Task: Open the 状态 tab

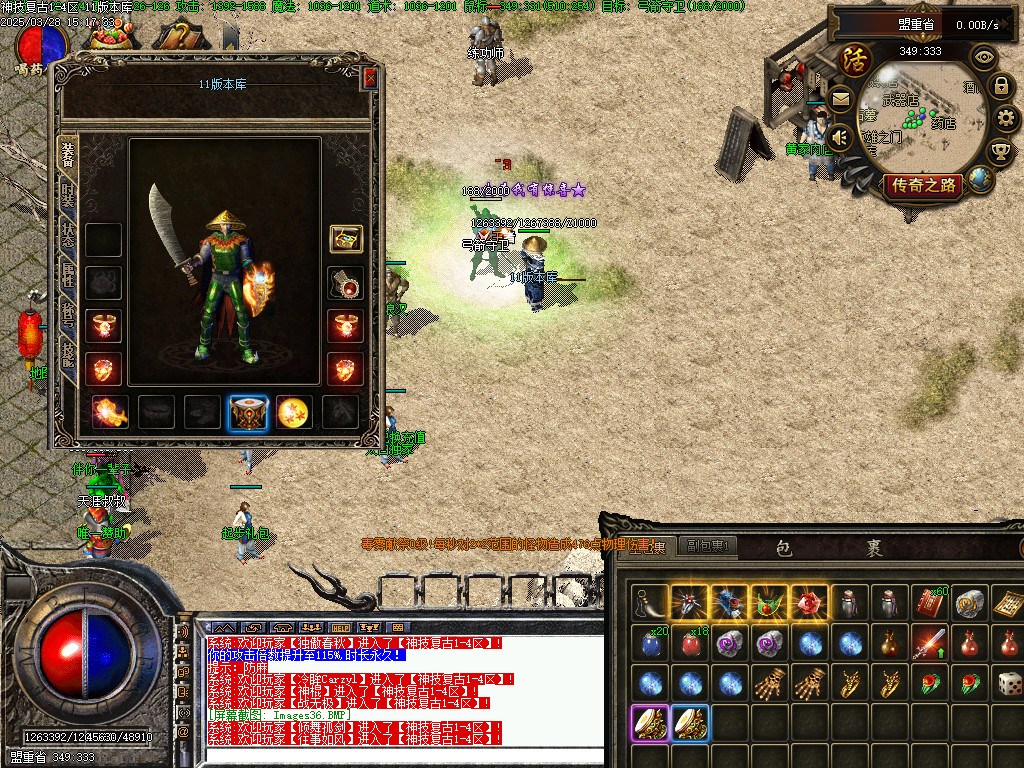Action: click(x=68, y=235)
